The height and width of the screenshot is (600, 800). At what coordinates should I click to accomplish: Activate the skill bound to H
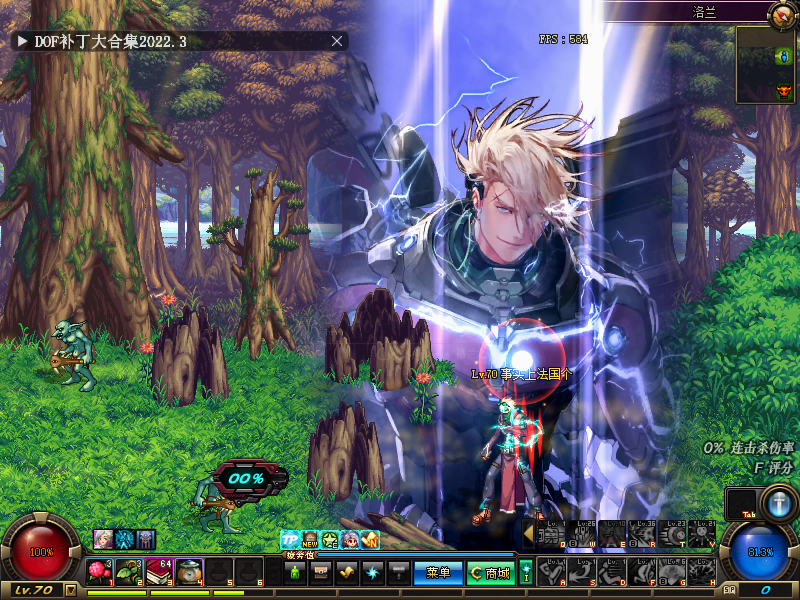click(x=703, y=572)
